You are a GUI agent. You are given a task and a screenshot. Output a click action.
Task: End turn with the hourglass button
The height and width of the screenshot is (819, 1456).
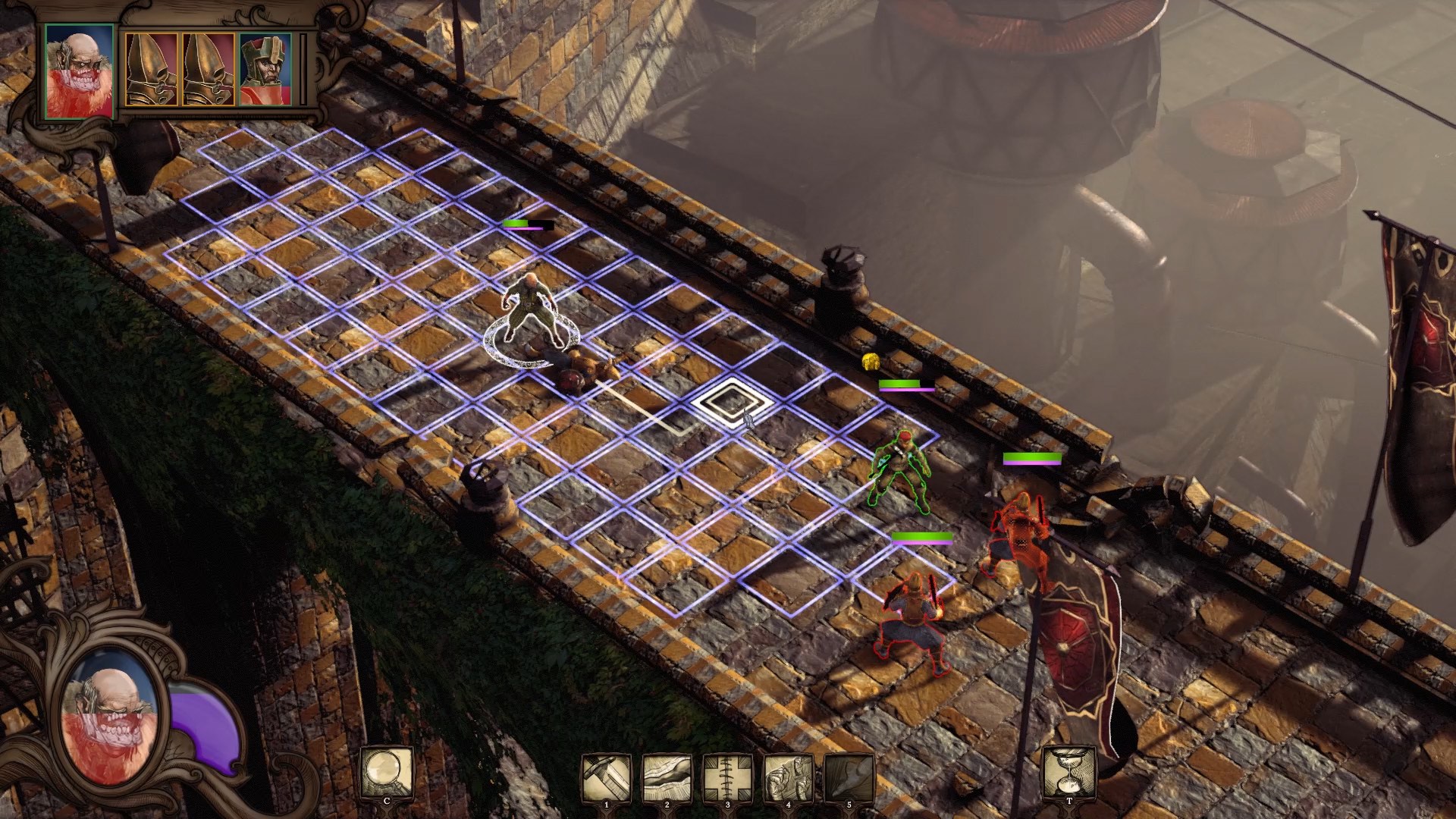pyautogui.click(x=1069, y=773)
